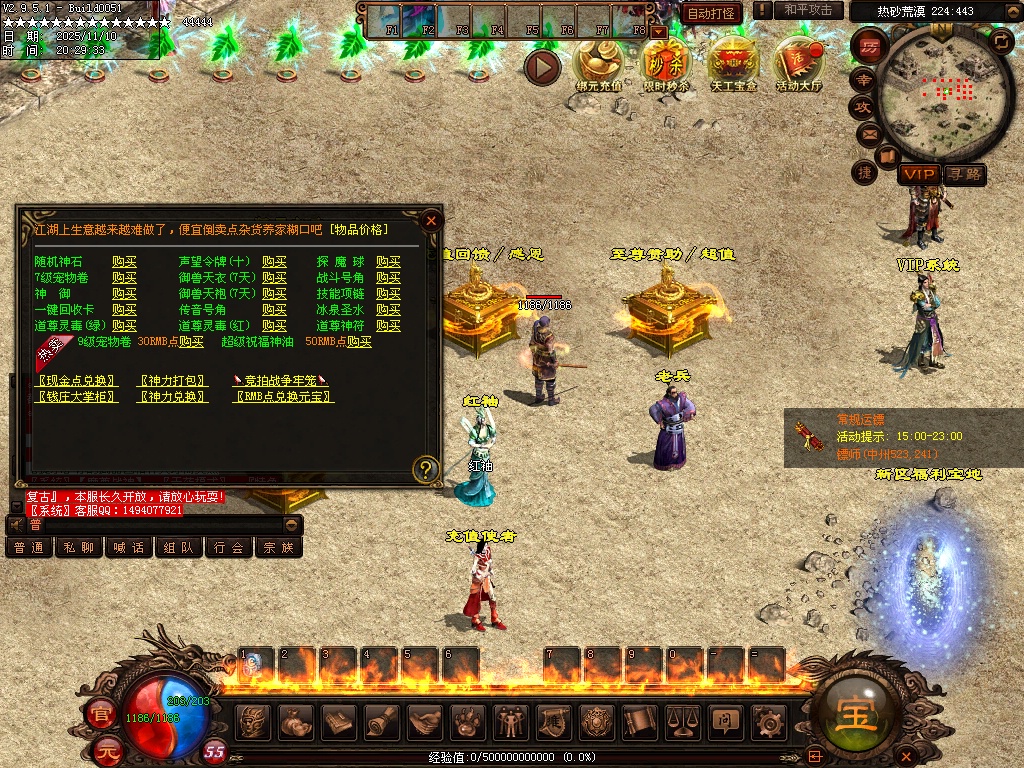The width and height of the screenshot is (1024, 768).
Task: Select the 行会 guild chat tab
Action: point(229,547)
